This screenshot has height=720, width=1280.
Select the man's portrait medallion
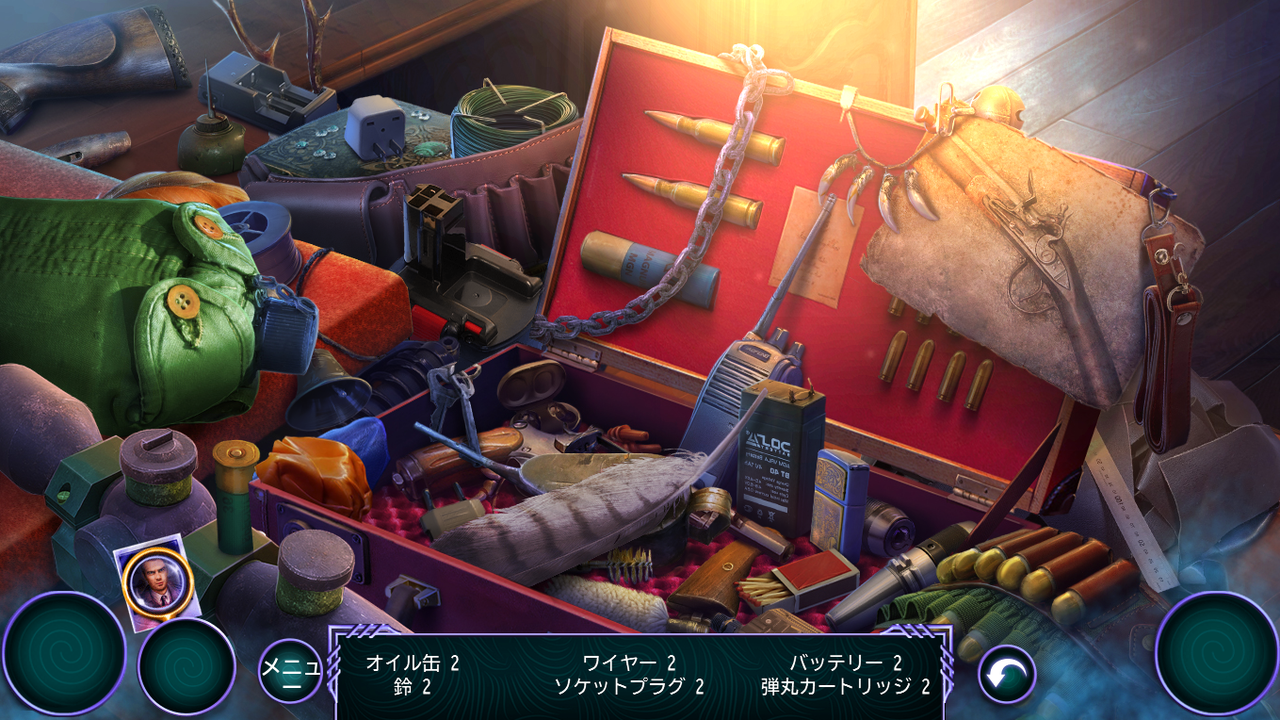158,583
